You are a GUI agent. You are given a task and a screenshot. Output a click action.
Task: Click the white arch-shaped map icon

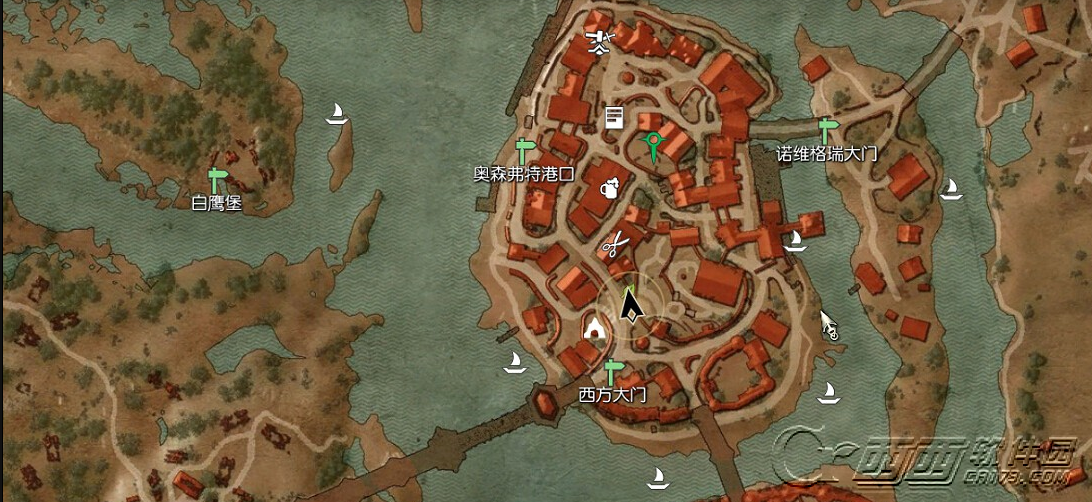595,327
